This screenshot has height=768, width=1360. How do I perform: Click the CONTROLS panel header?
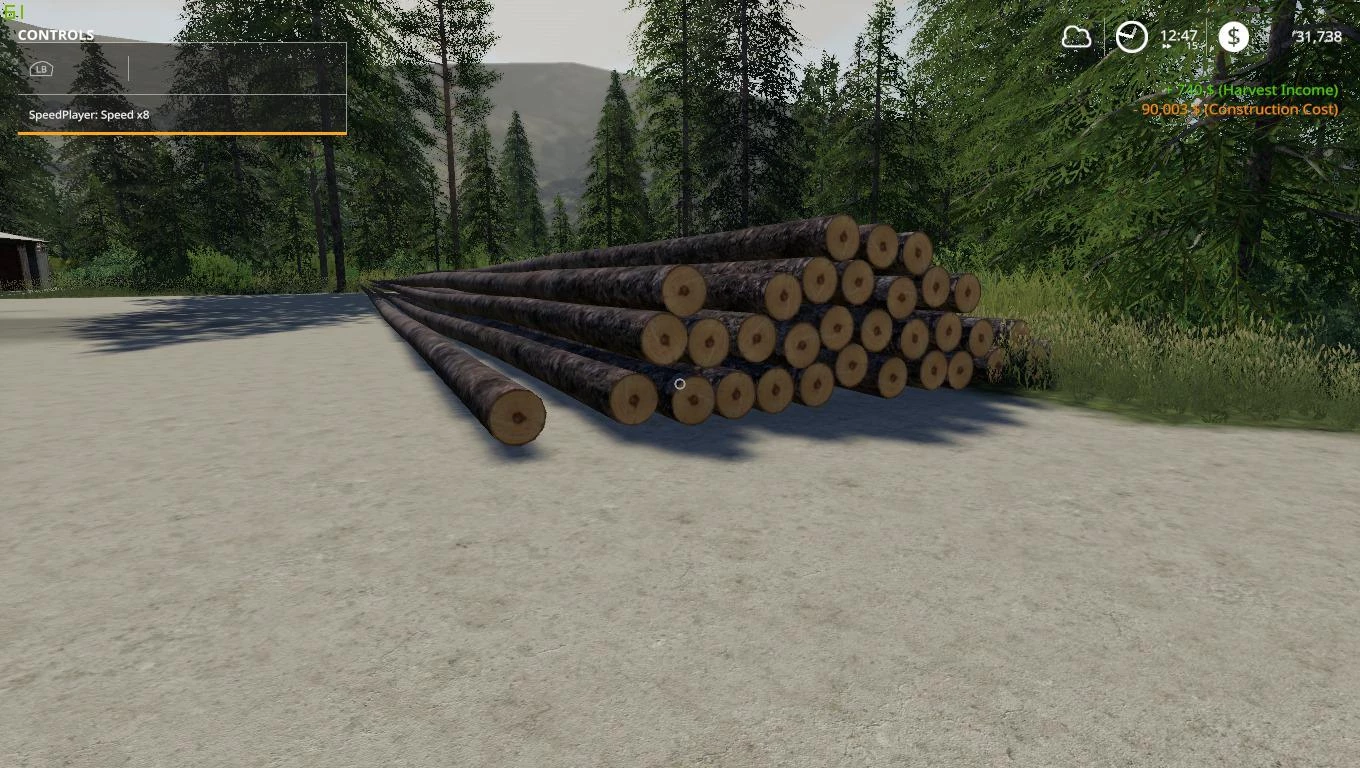(57, 34)
